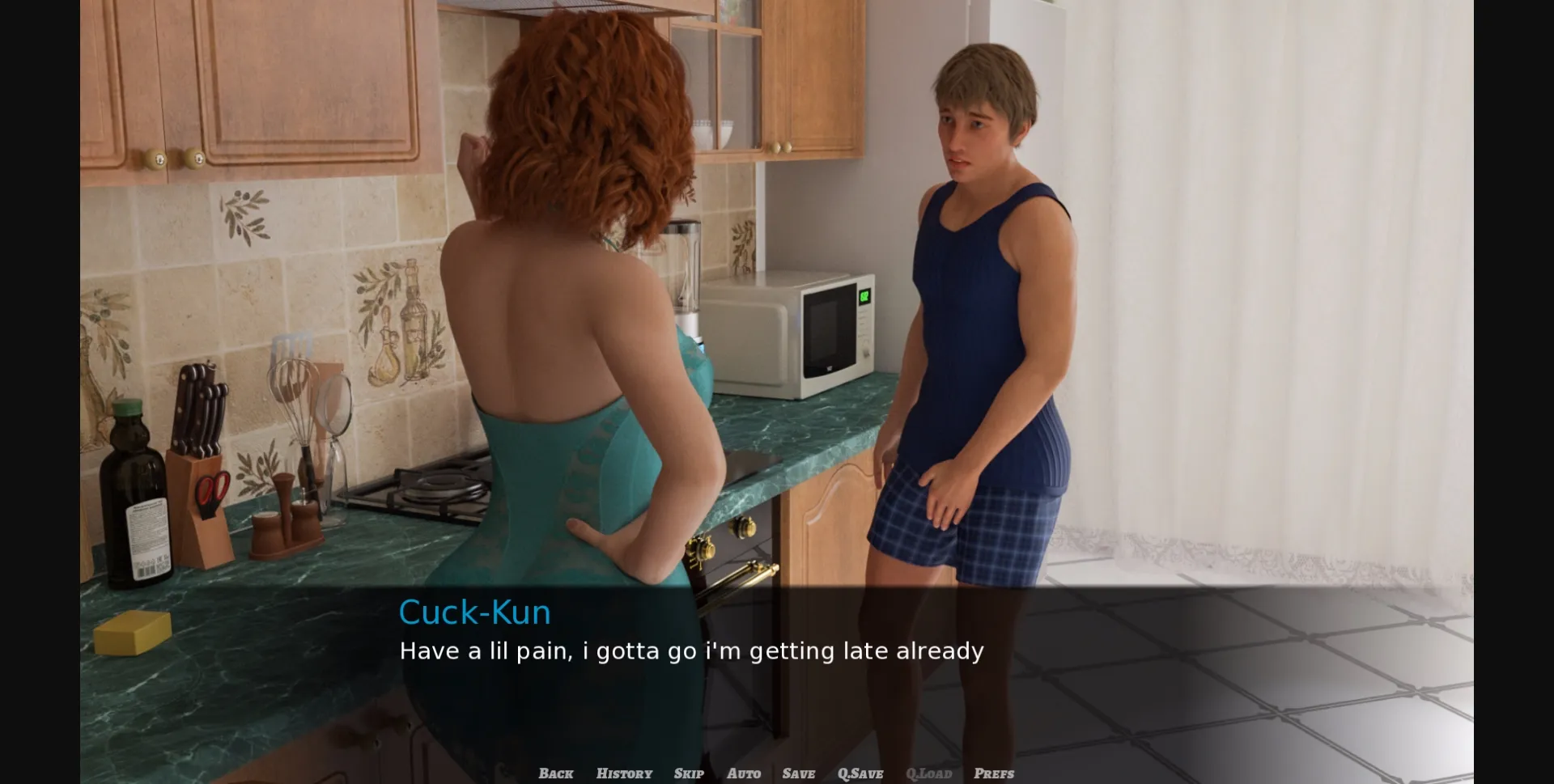1554x784 pixels.
Task: Click the Cuck-Kun name label
Action: tap(474, 612)
